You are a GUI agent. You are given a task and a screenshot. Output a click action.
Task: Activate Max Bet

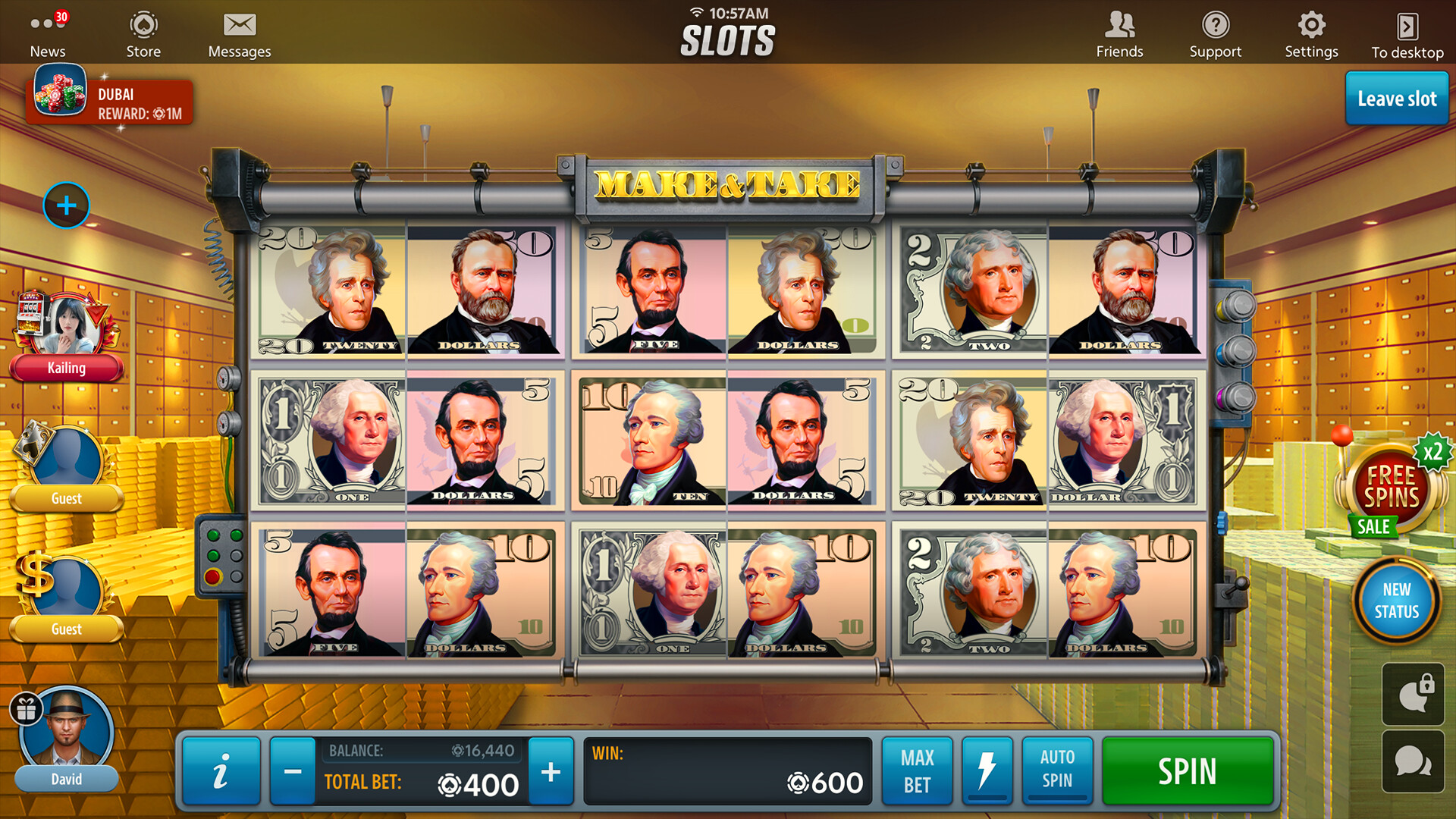pos(917,770)
